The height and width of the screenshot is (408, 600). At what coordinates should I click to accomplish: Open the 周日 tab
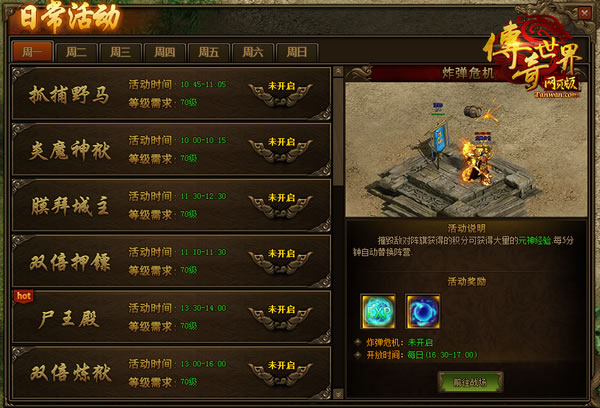coord(297,52)
